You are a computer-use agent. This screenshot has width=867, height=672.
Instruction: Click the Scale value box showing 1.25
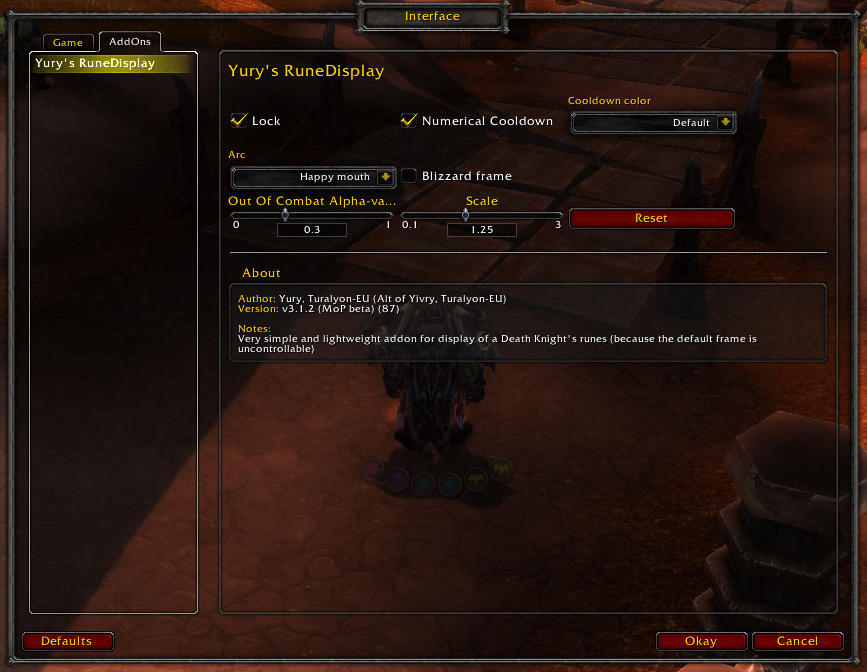click(481, 230)
